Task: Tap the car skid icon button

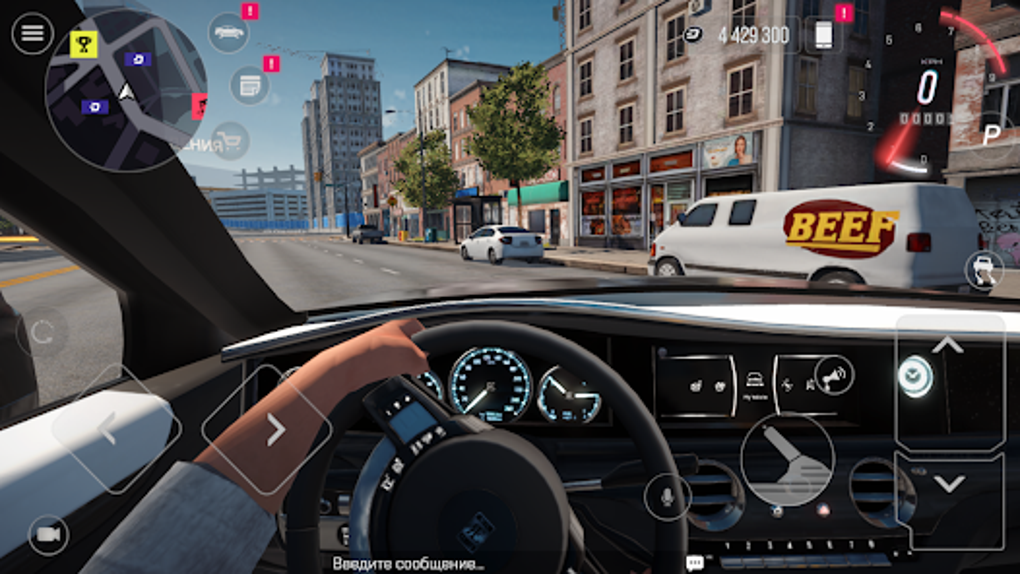Action: pos(984,270)
